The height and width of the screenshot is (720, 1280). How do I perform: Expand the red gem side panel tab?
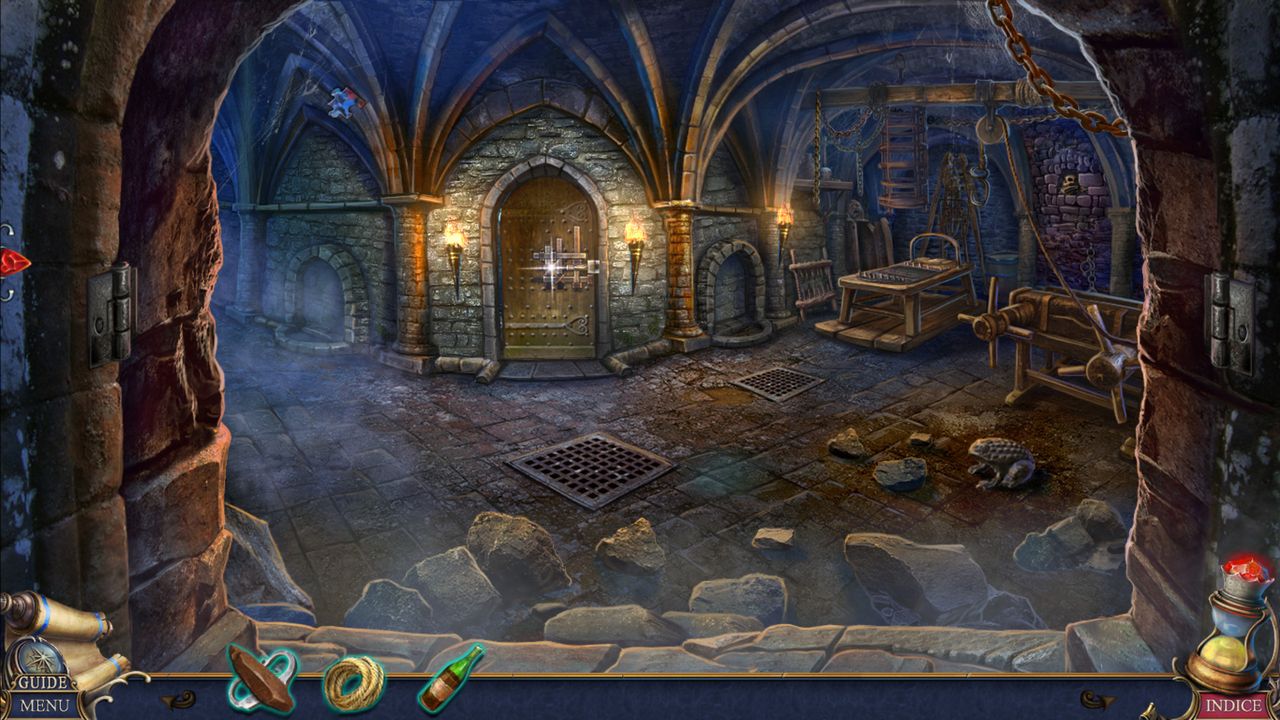pyautogui.click(x=14, y=263)
